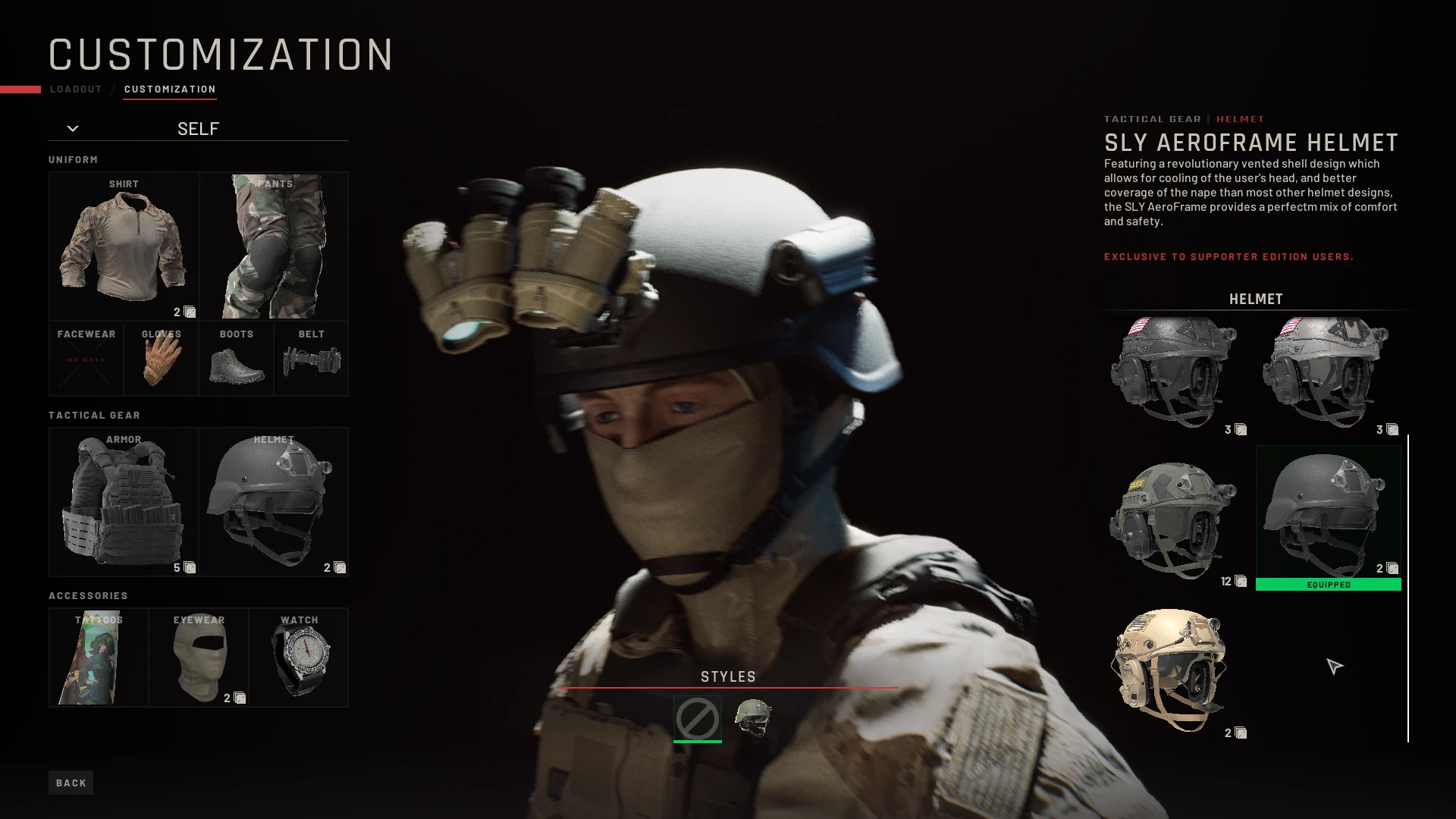
Task: Open the BOOTS customization slot
Action: tap(236, 359)
